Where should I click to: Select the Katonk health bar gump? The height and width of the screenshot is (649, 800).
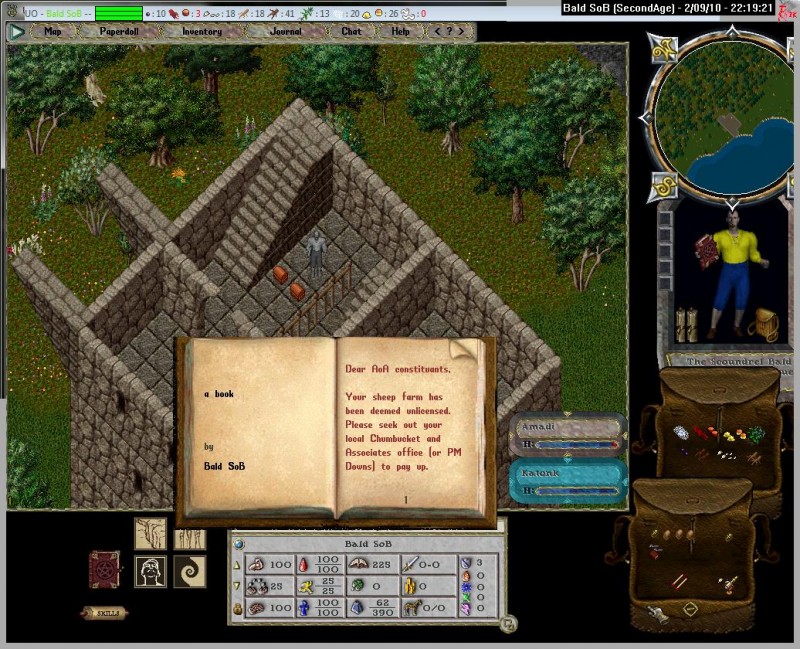coord(570,480)
